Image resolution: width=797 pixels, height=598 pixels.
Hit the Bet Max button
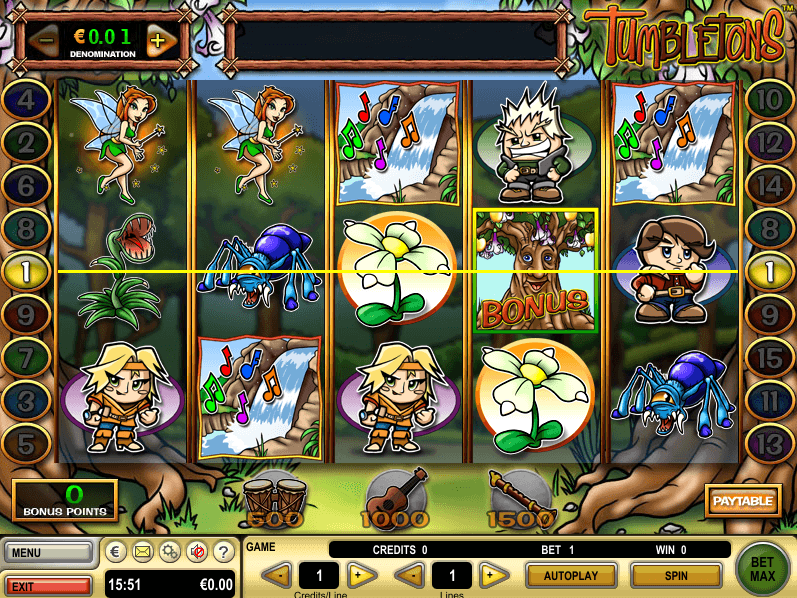[764, 569]
